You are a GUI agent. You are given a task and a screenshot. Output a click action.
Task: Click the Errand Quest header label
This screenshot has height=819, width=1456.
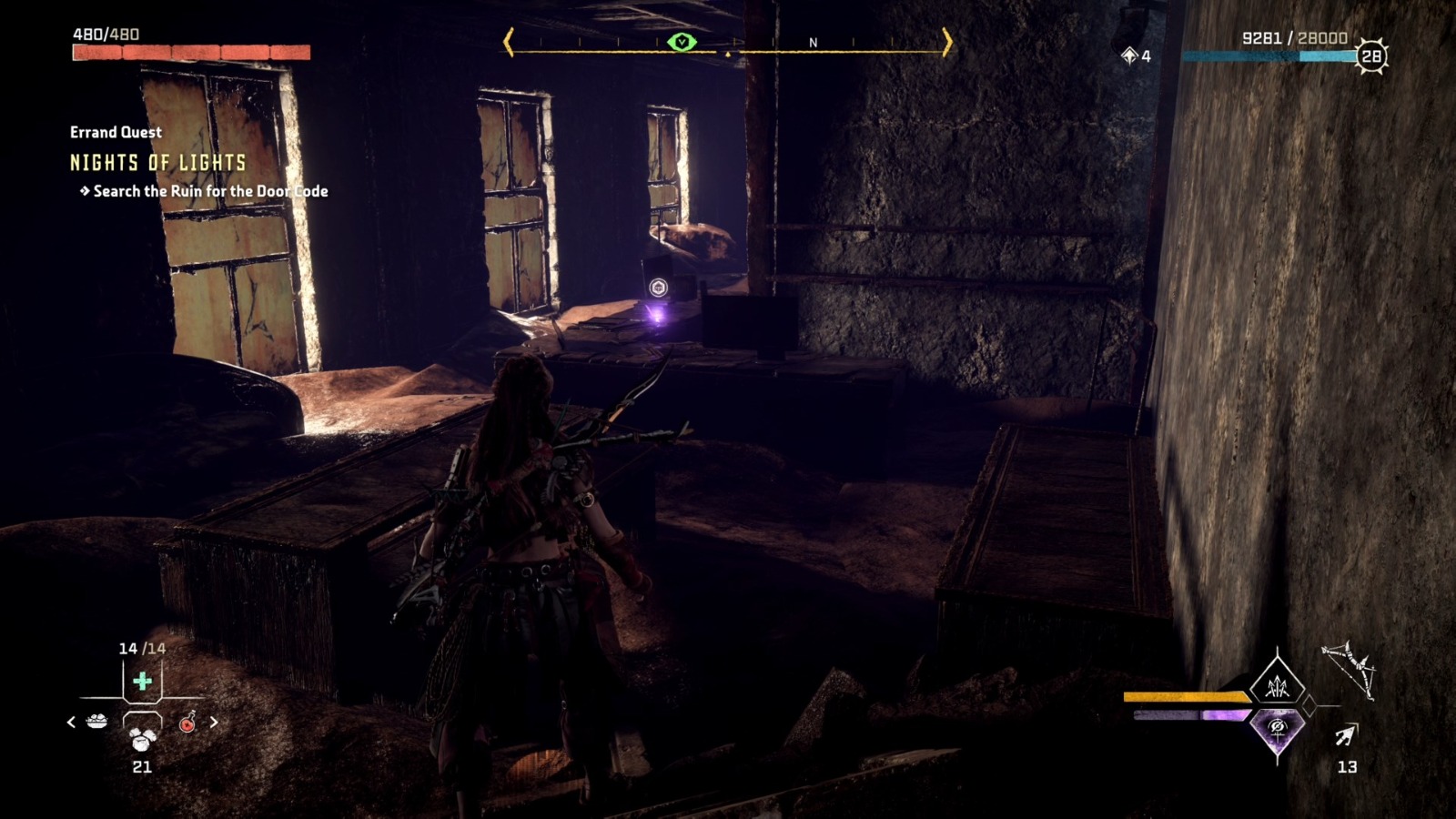click(113, 132)
